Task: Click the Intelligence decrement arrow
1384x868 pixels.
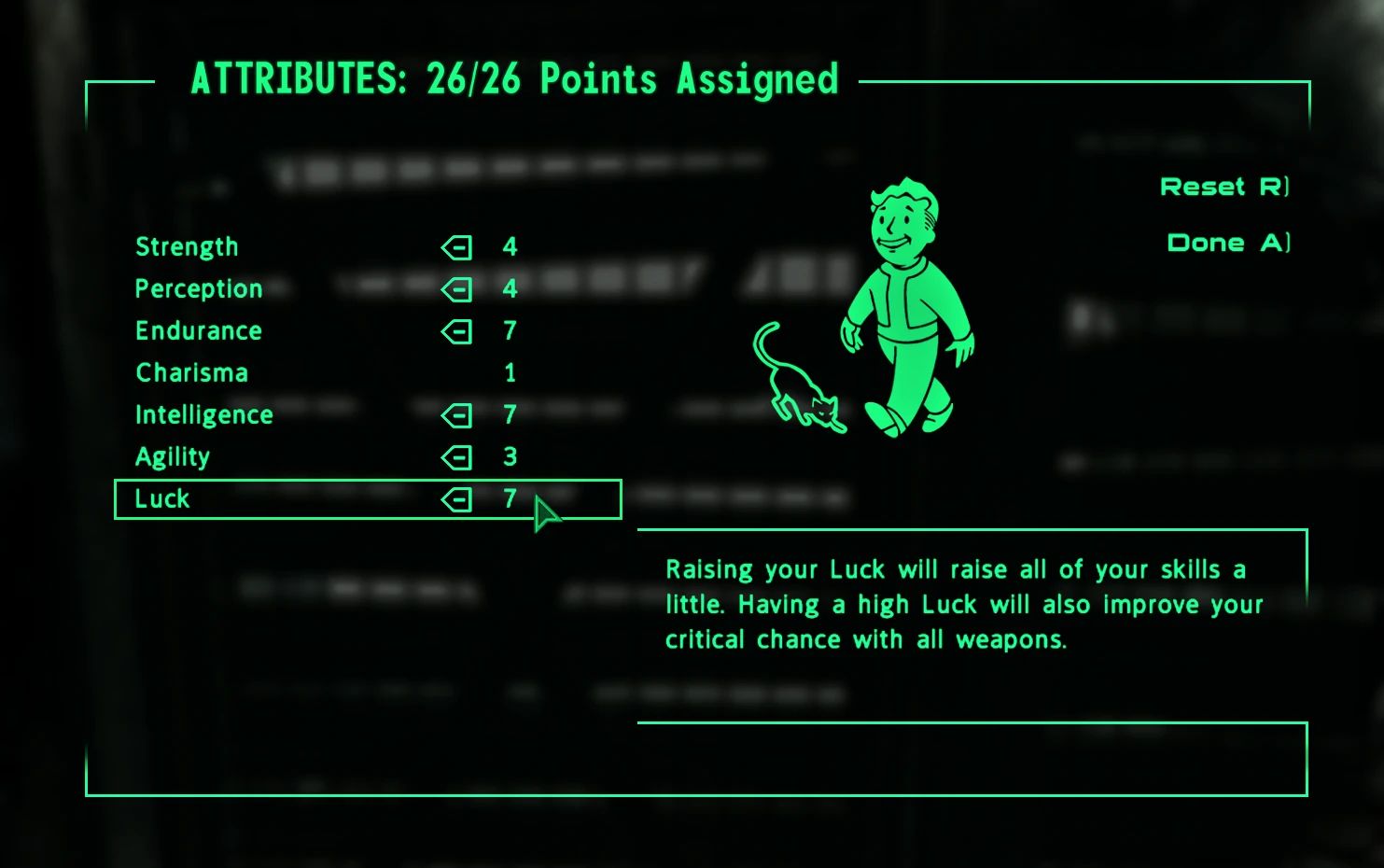Action: click(x=456, y=415)
